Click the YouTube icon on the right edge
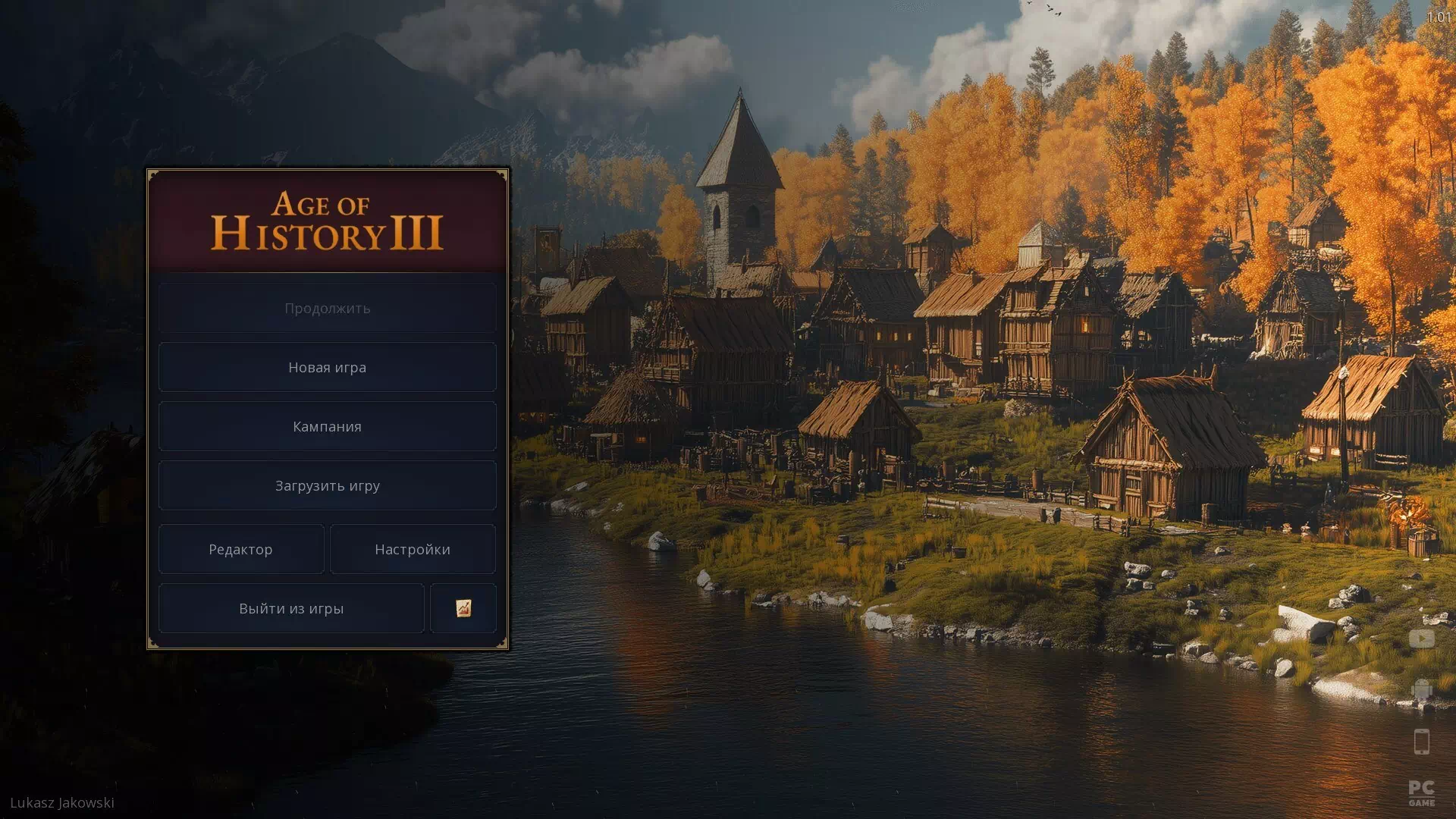This screenshot has width=1456, height=819. coord(1422,638)
